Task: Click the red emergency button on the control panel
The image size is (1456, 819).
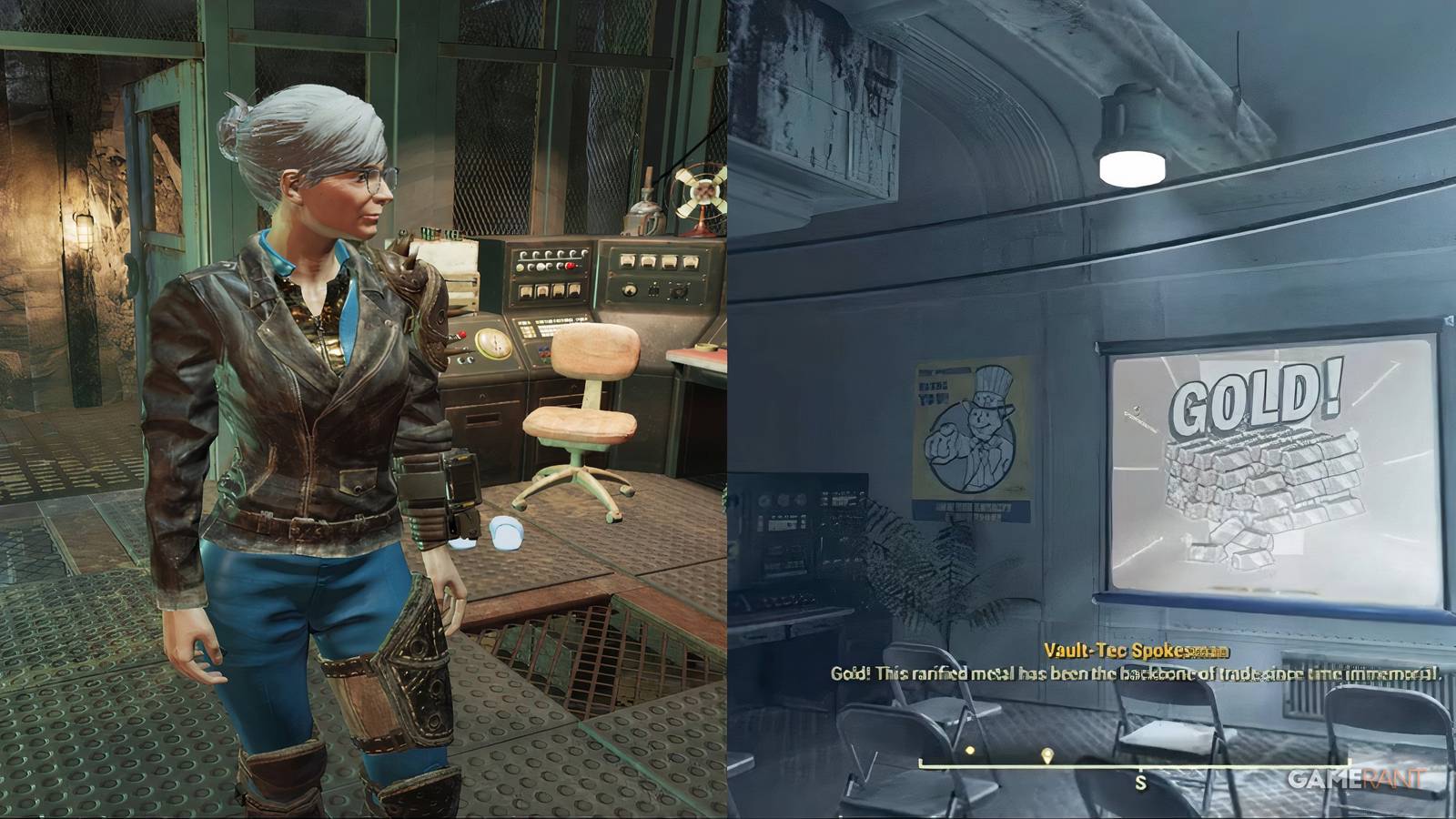Action: point(570,266)
